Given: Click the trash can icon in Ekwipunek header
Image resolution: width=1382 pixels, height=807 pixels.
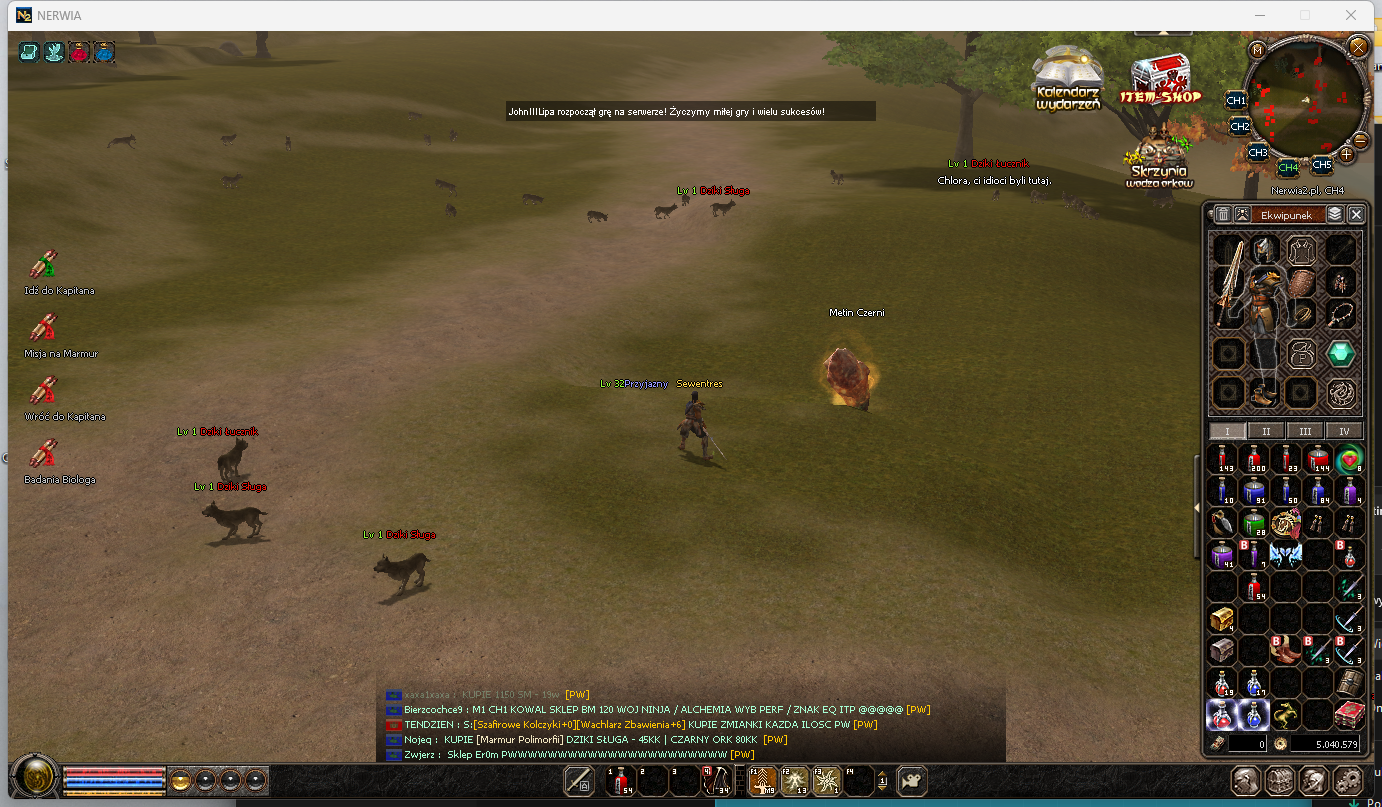Looking at the screenshot, I should (x=1222, y=214).
